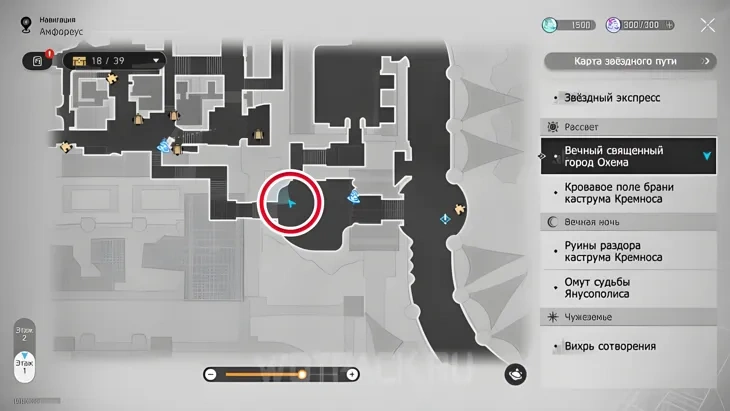
Task: Open the mission icon with red alert
Action: [x=37, y=61]
